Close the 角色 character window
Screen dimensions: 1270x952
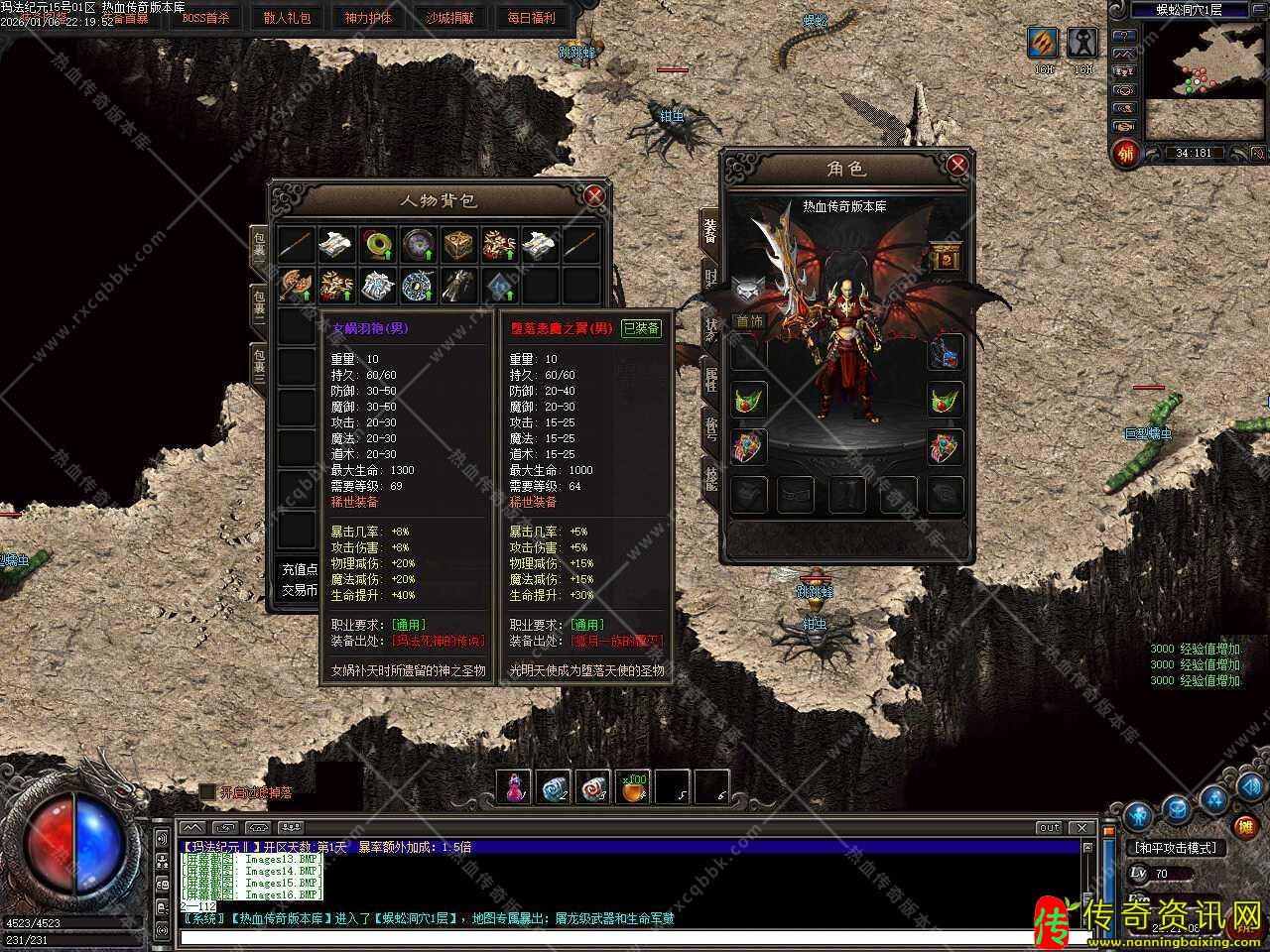(x=956, y=165)
